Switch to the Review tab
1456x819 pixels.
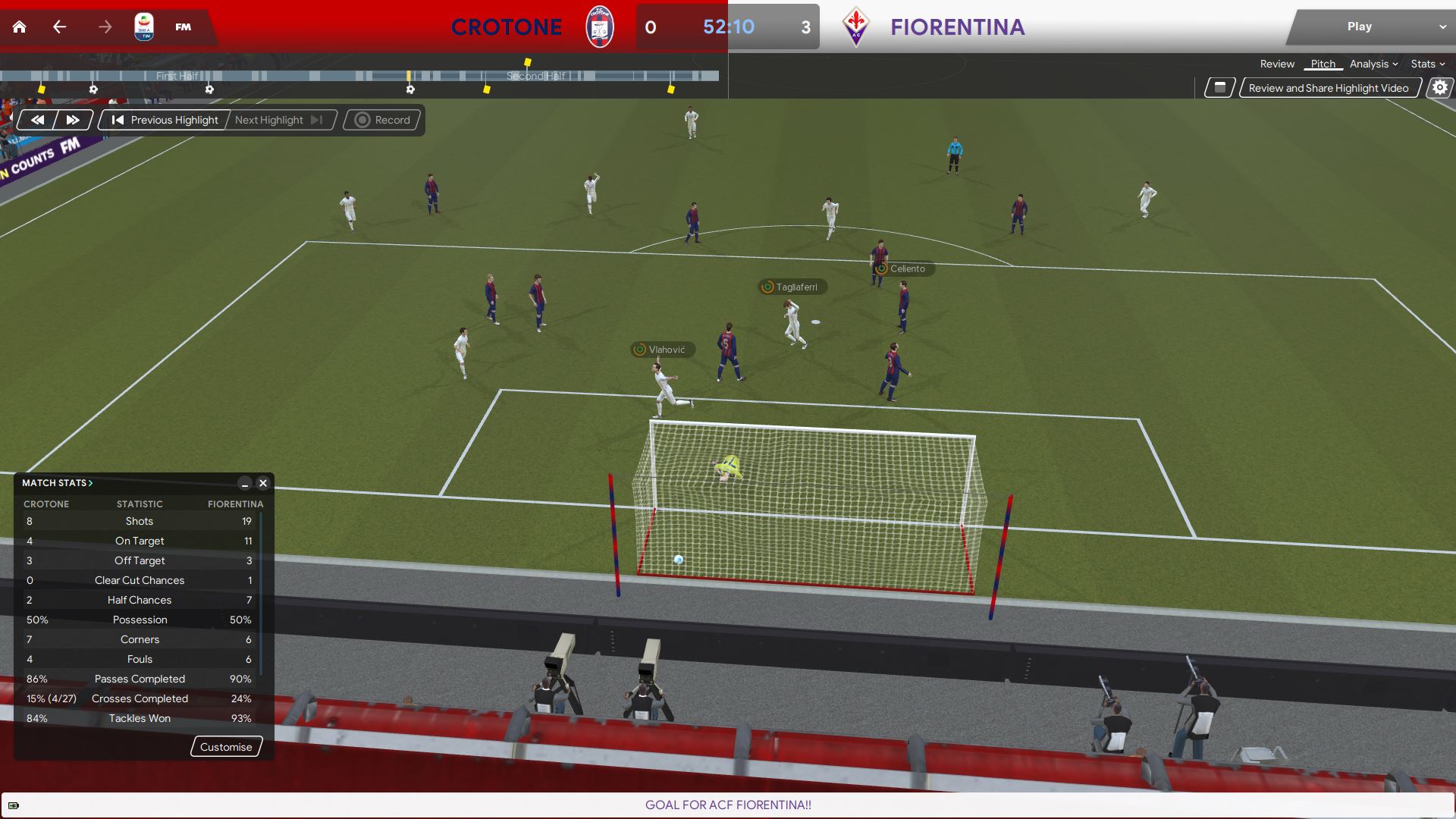1277,64
